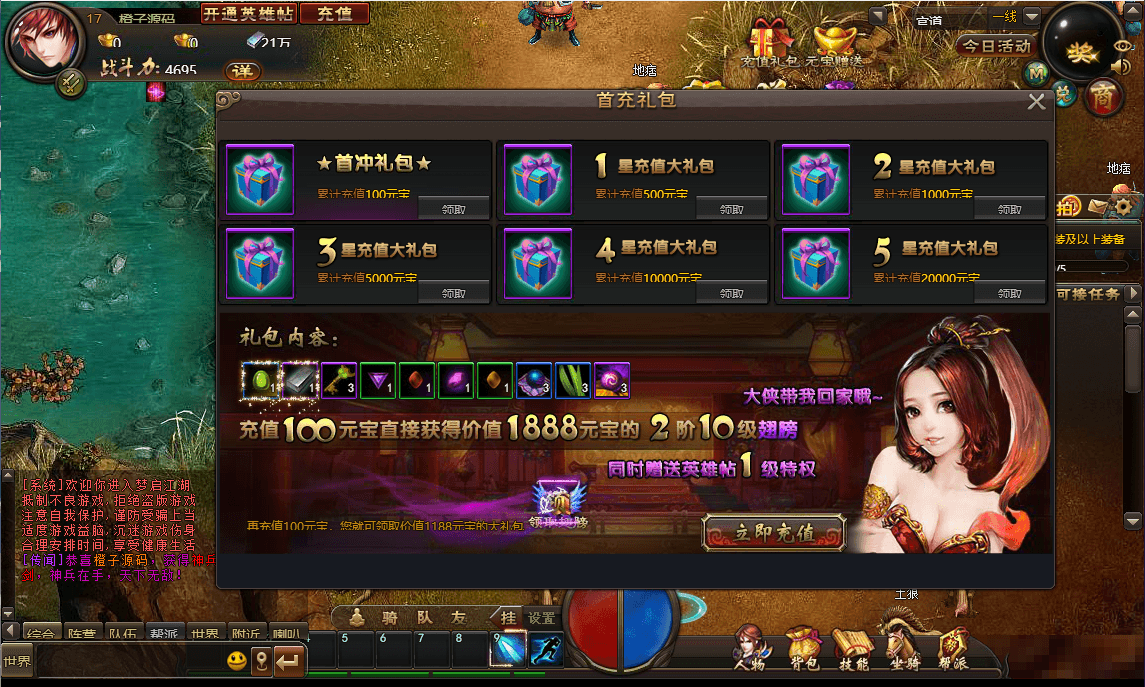Image resolution: width=1145 pixels, height=687 pixels.
Task: Click the 开通英雄帖 button
Action: 248,13
